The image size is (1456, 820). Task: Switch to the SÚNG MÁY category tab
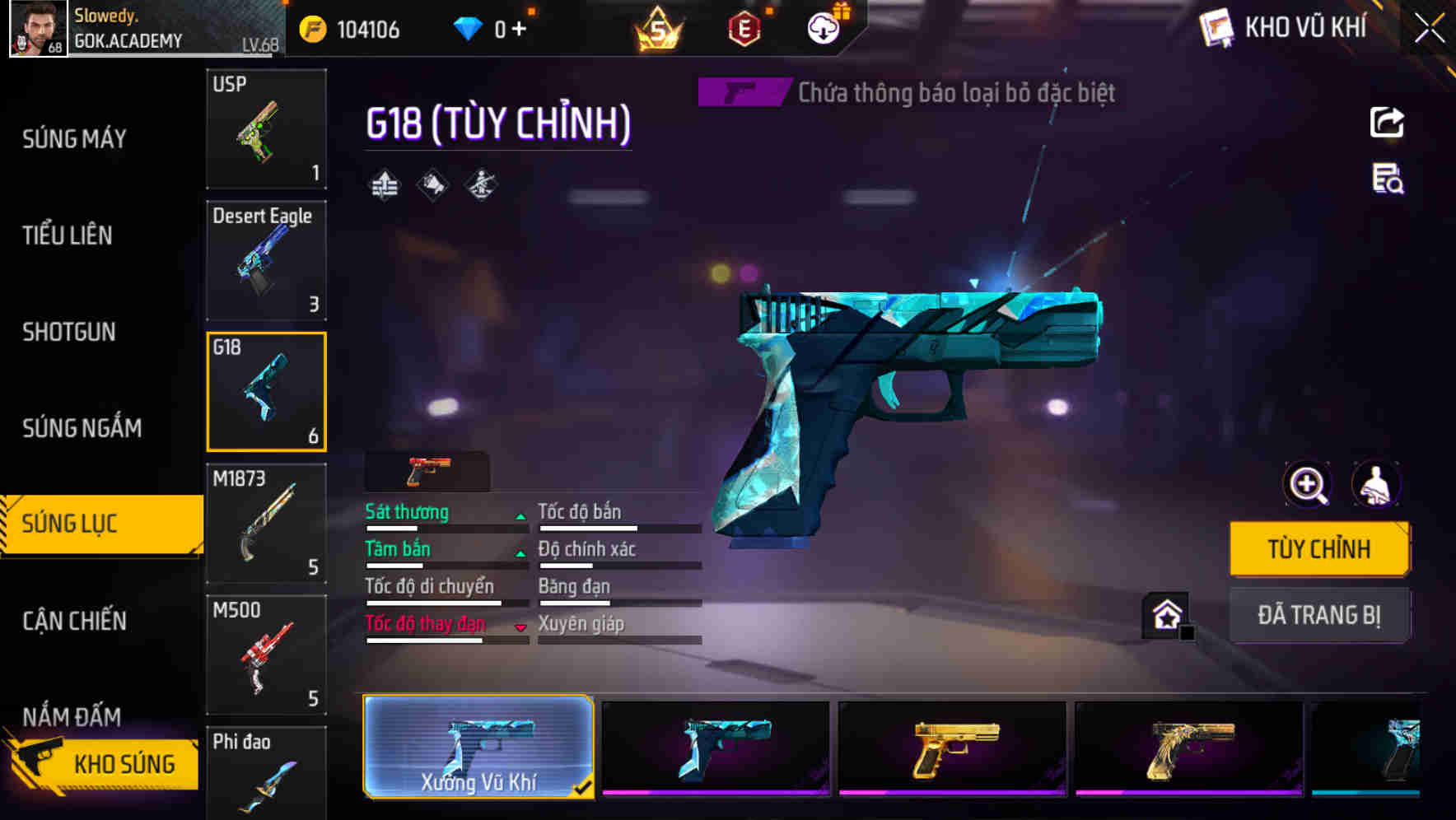(x=74, y=138)
